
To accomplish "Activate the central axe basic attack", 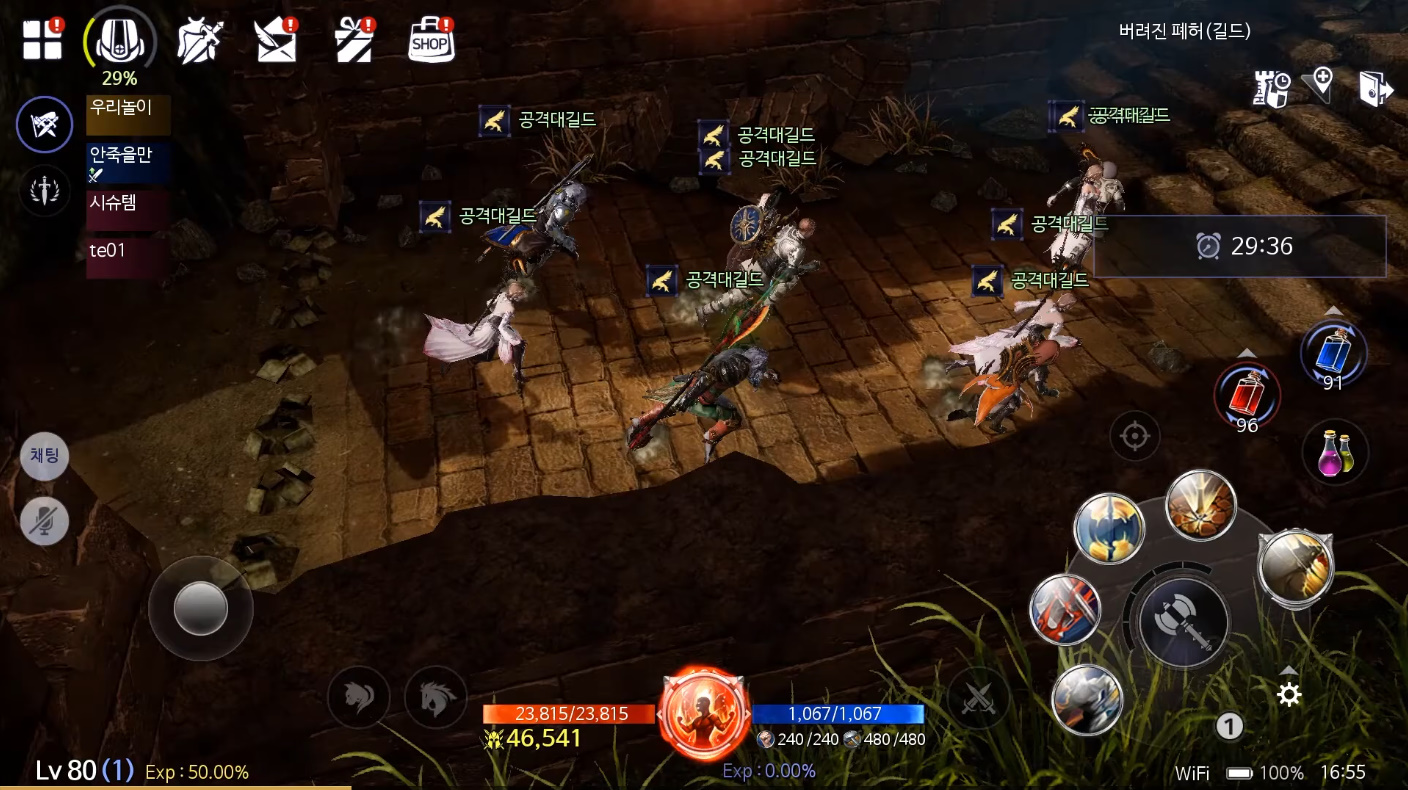I will (x=1183, y=622).
